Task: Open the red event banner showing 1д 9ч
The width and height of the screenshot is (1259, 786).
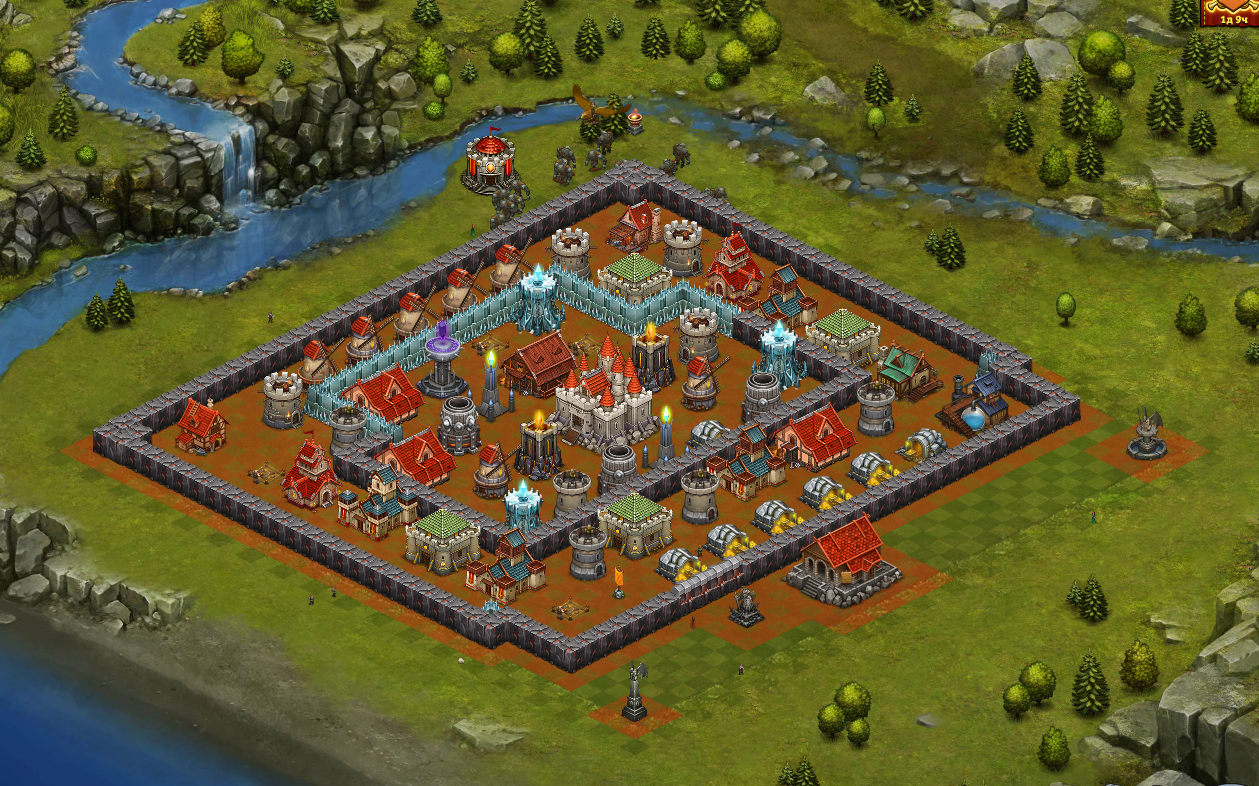Action: [1230, 12]
